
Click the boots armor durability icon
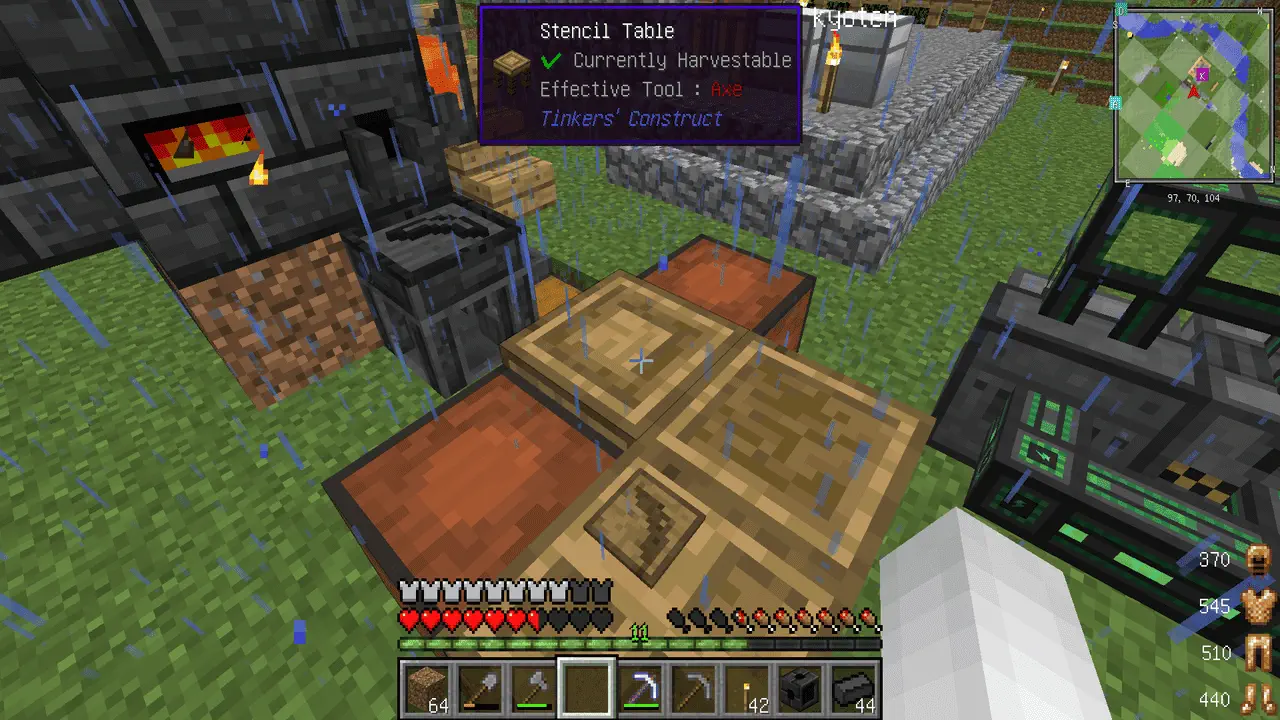click(1256, 699)
